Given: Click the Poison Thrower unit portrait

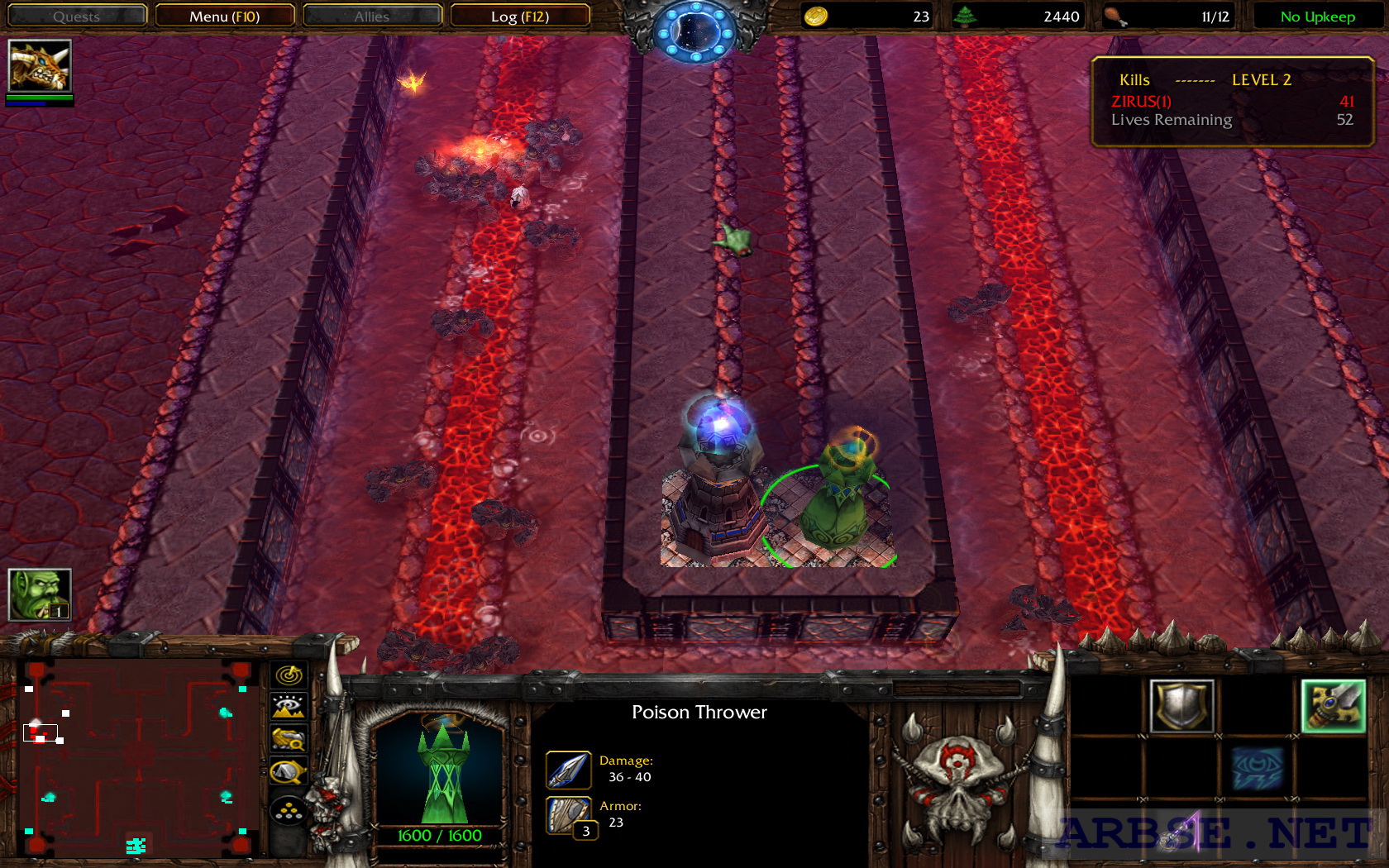Looking at the screenshot, I should tap(440, 772).
